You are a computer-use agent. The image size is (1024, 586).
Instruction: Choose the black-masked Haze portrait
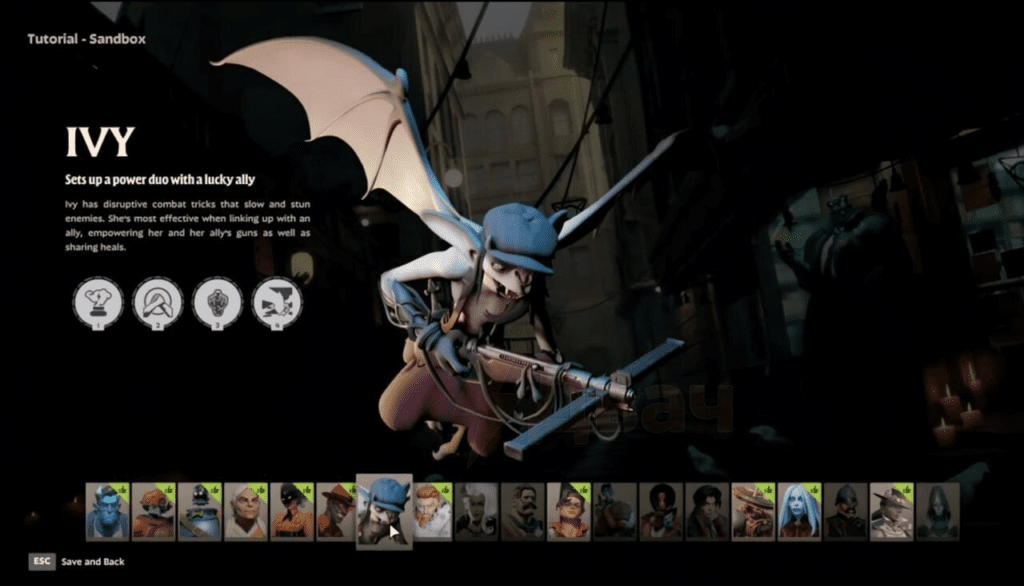click(292, 511)
